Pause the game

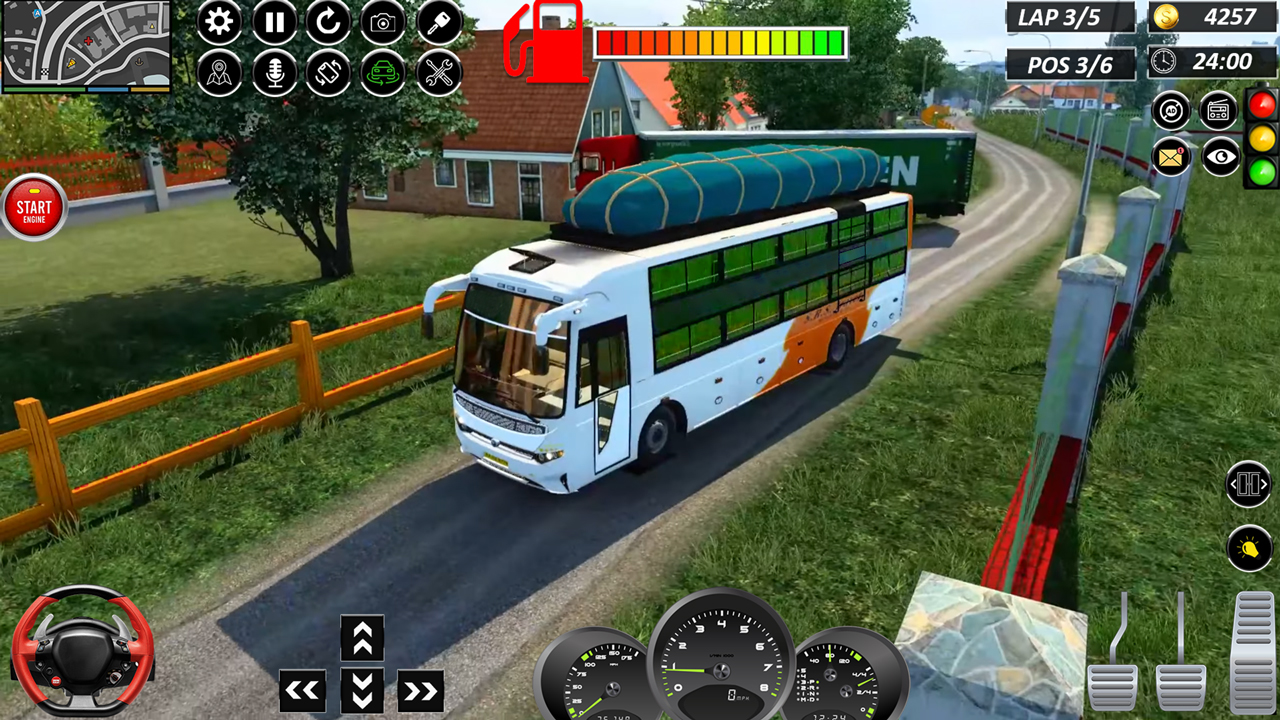pyautogui.click(x=274, y=22)
